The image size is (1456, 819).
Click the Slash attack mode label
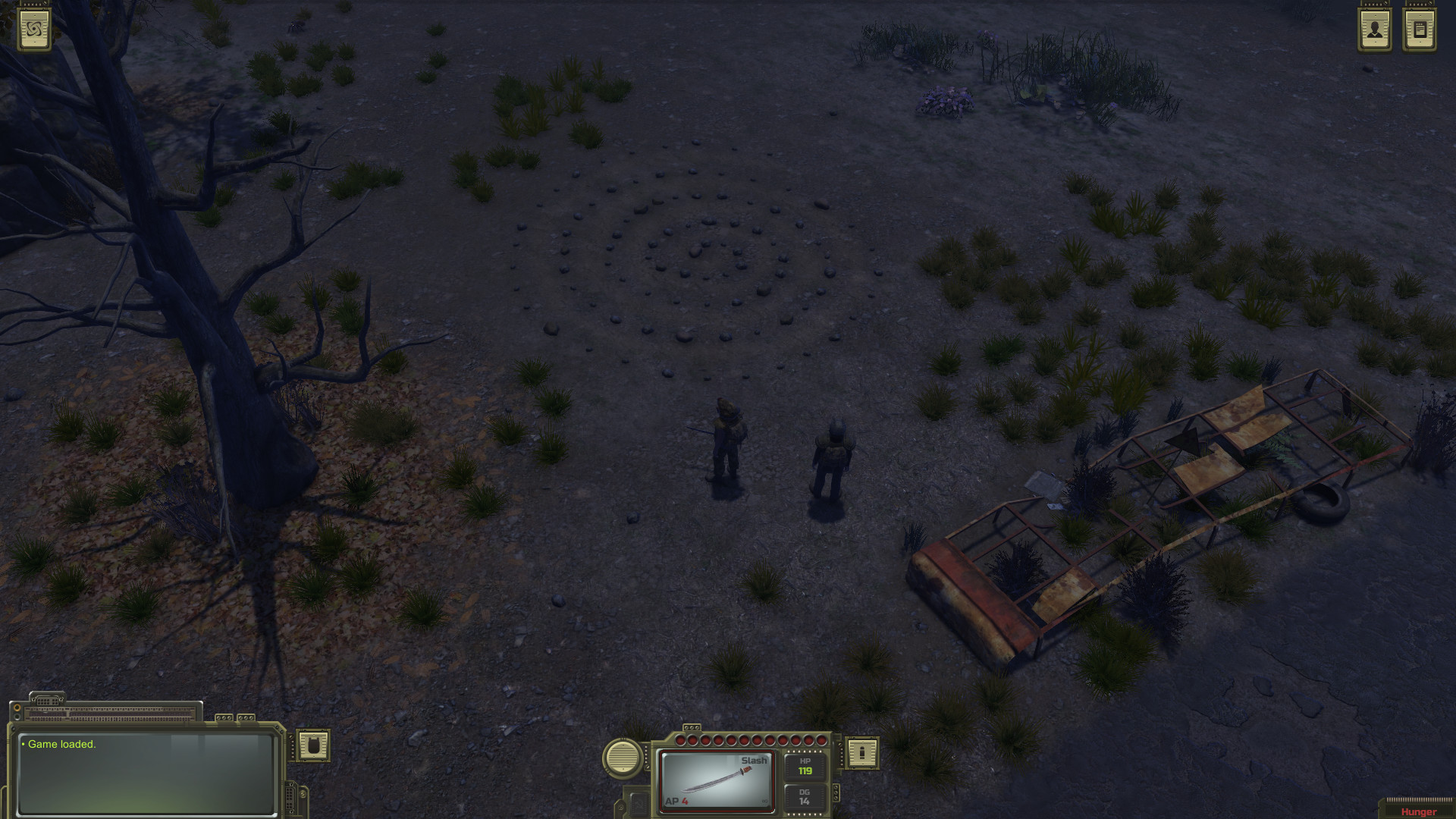[753, 761]
